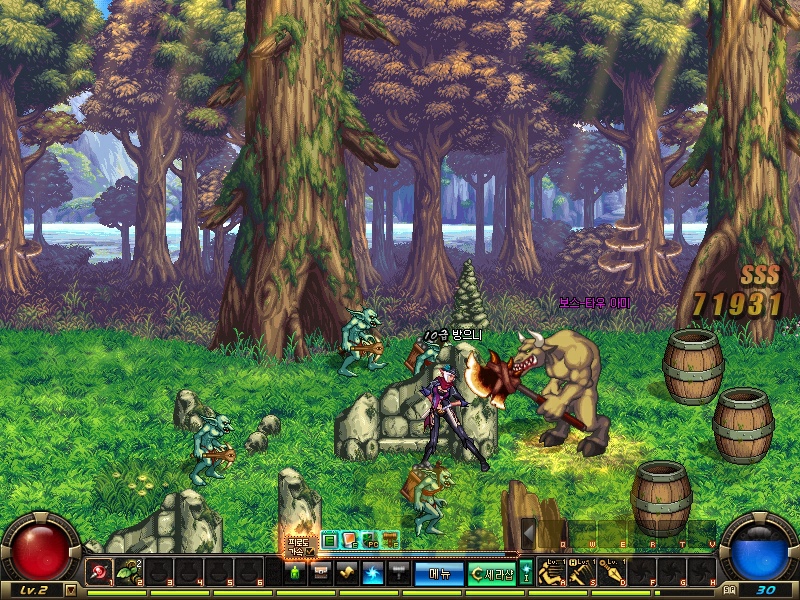Image resolution: width=800 pixels, height=600 pixels.
Task: Click the SP button beside the 30 counter
Action: pos(728,590)
